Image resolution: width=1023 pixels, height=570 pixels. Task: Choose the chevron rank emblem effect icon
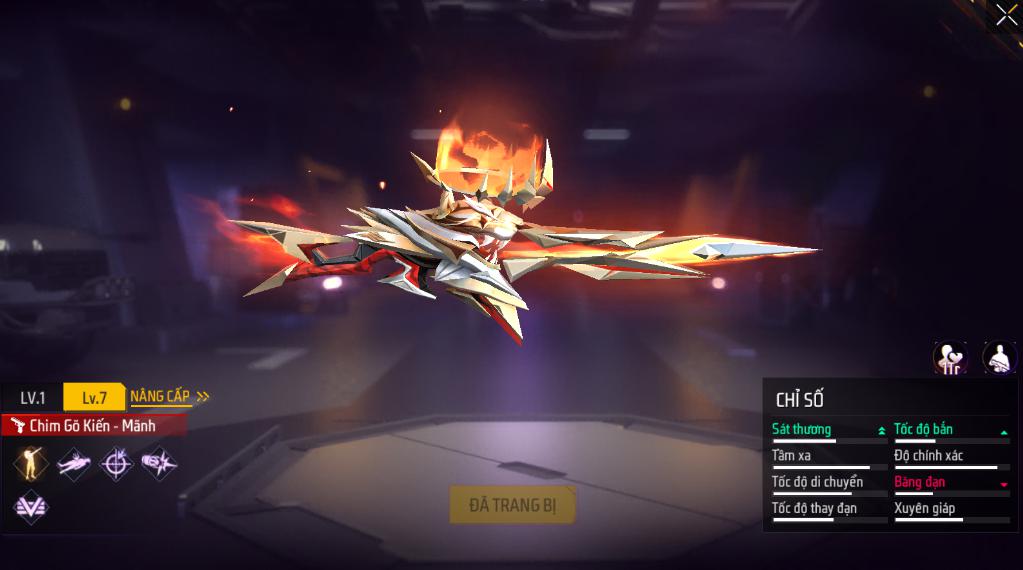30,507
